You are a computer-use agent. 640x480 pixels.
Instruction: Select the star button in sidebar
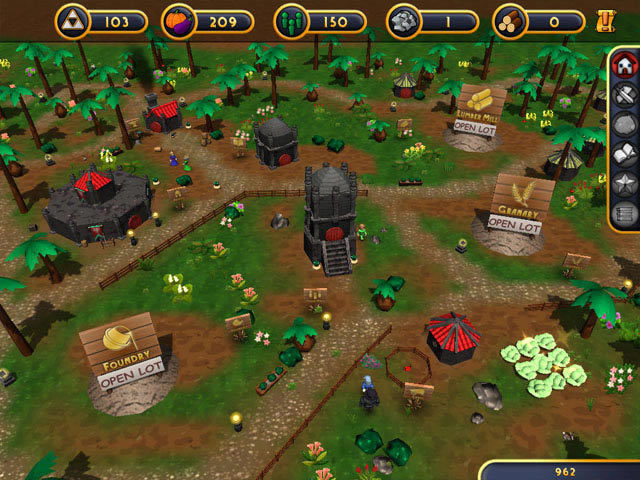click(x=623, y=183)
